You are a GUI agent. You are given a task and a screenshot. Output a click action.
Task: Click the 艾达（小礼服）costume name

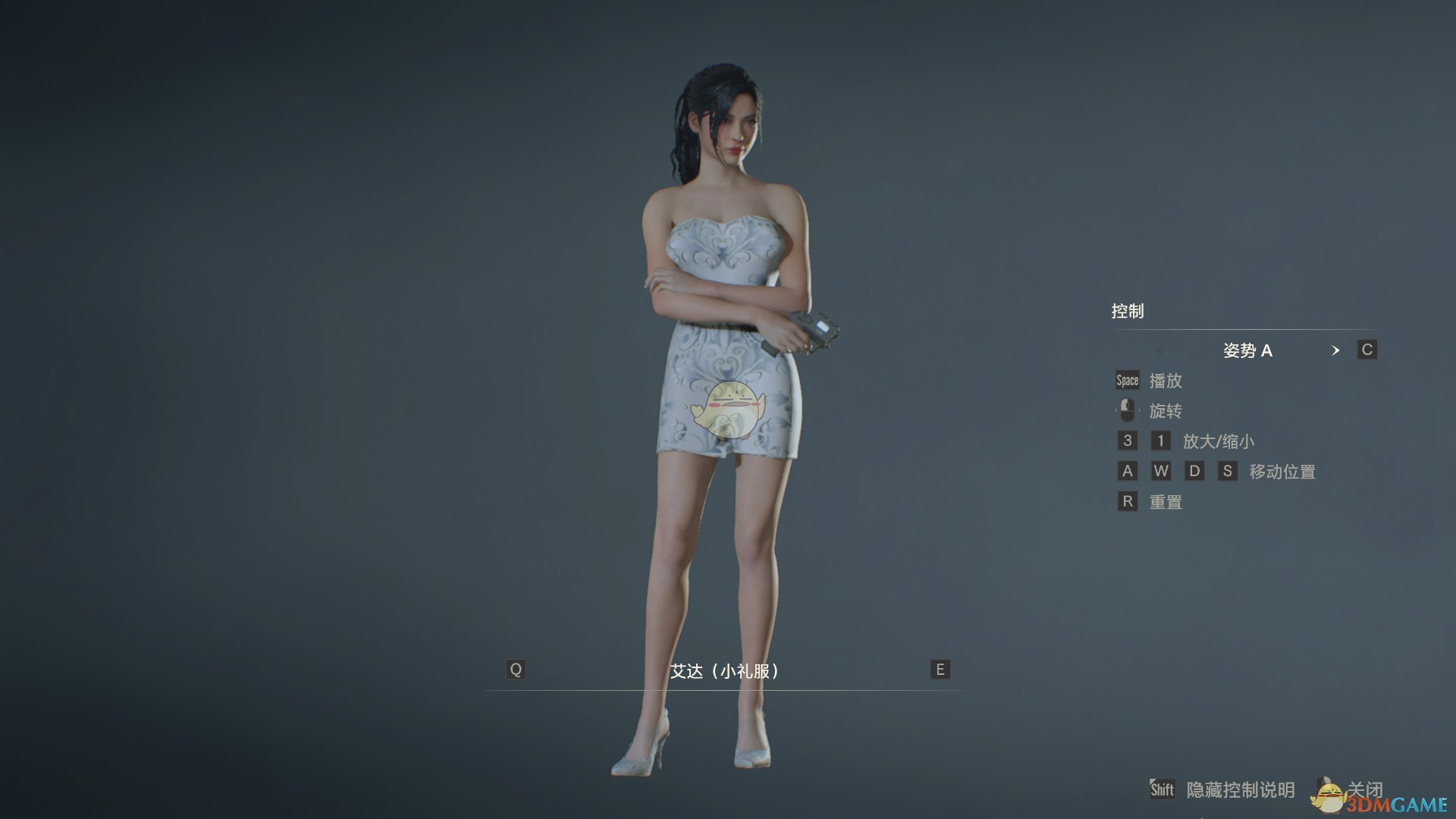[724, 670]
